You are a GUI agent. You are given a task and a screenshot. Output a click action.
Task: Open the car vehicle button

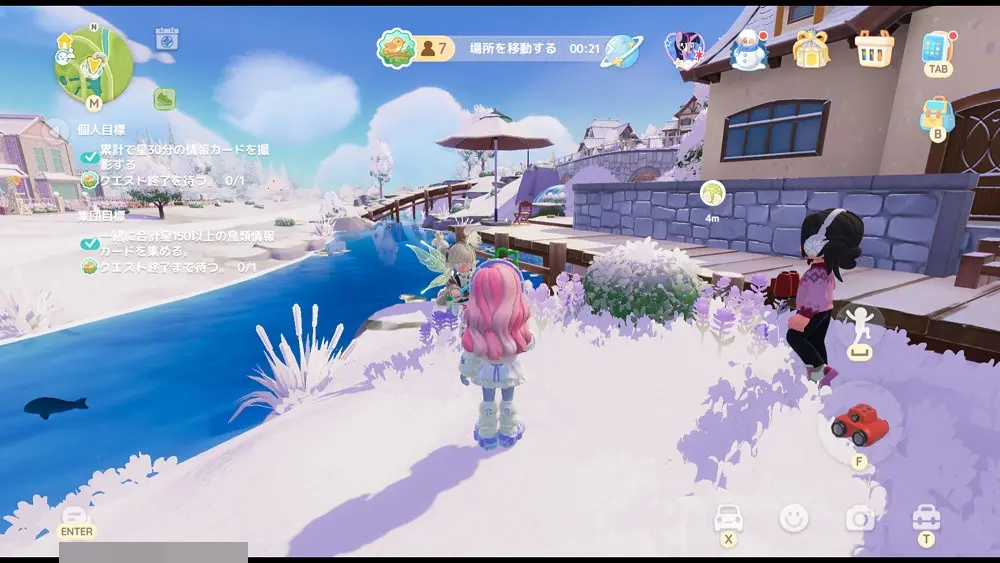point(728,518)
